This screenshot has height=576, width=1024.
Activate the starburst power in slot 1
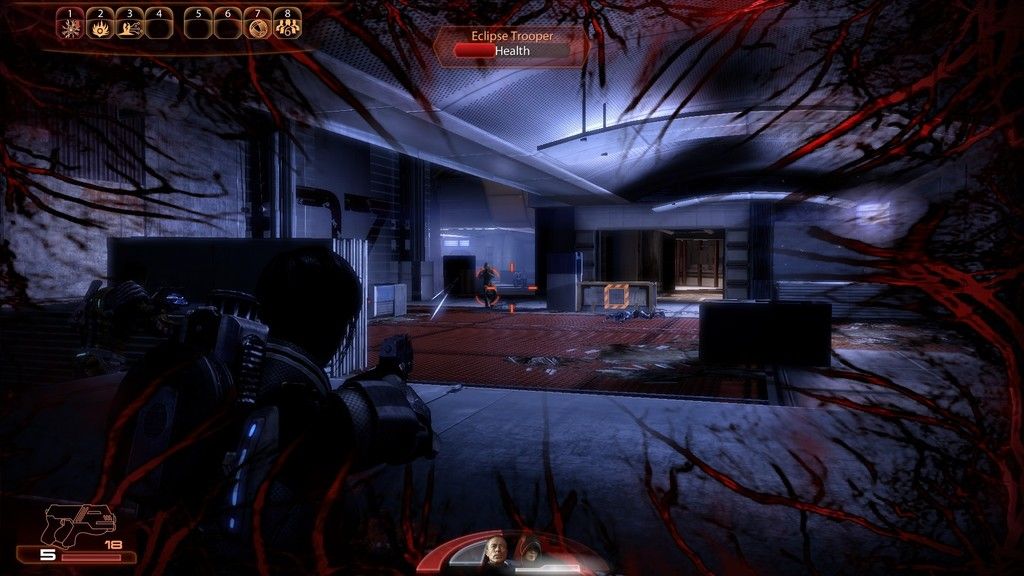[70, 27]
